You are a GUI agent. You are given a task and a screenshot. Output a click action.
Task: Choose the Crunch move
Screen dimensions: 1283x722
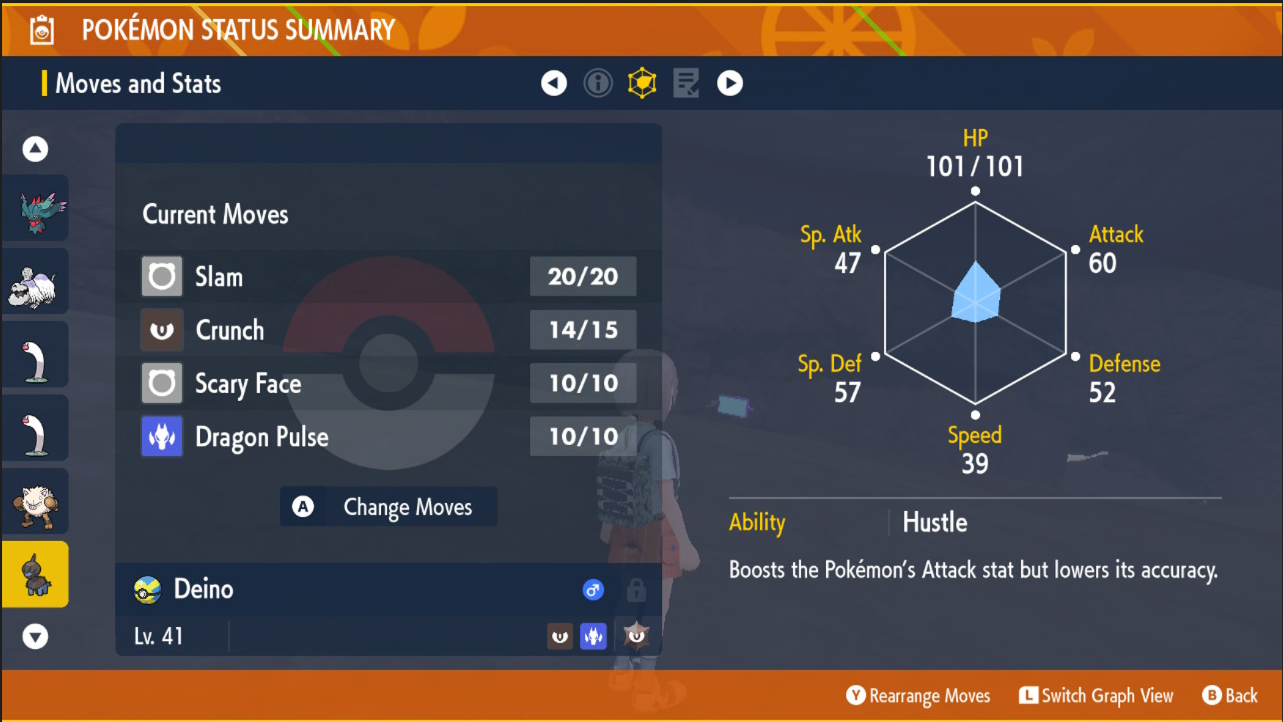pos(388,330)
